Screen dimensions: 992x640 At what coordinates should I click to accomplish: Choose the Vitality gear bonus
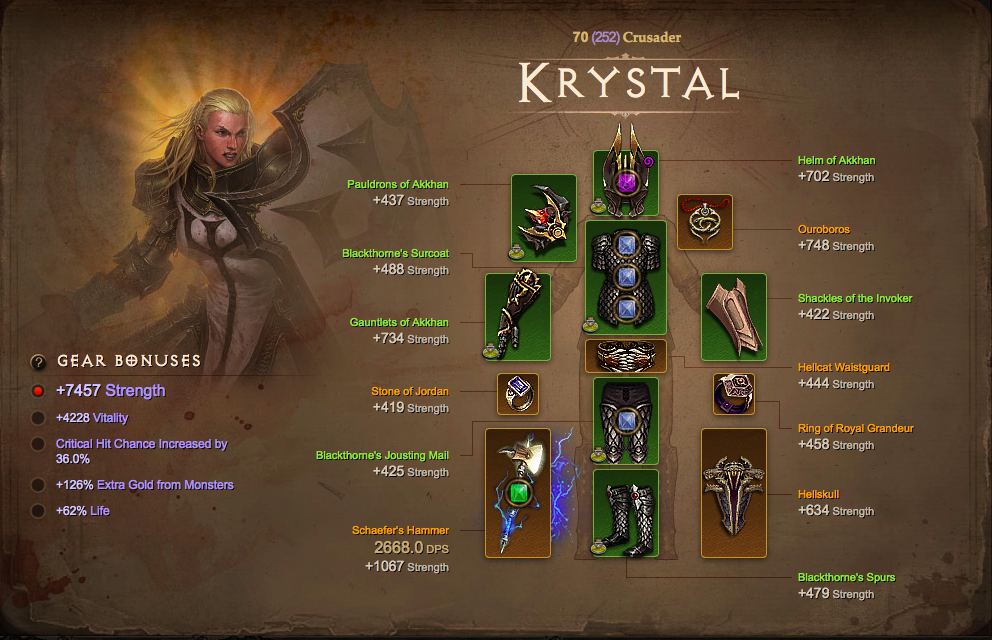point(38,418)
